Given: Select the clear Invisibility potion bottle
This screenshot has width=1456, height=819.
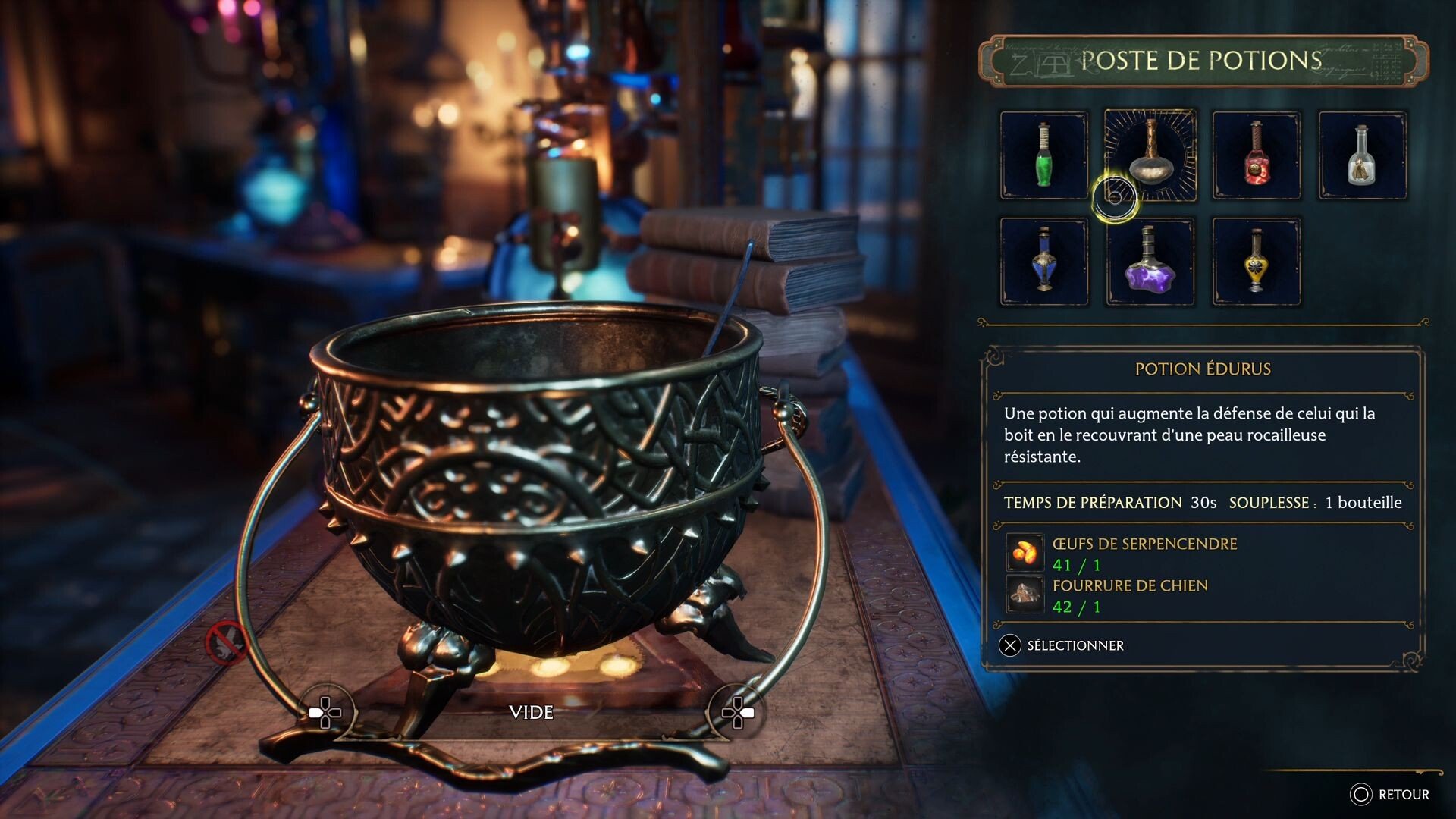Looking at the screenshot, I should (x=1363, y=155).
